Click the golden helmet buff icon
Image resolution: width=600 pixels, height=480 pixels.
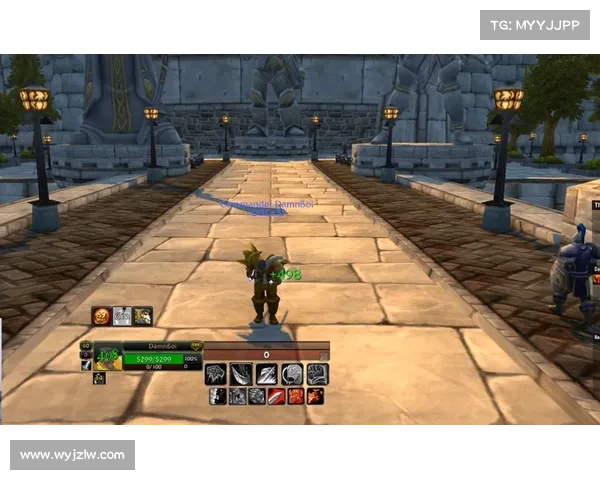coord(143,316)
